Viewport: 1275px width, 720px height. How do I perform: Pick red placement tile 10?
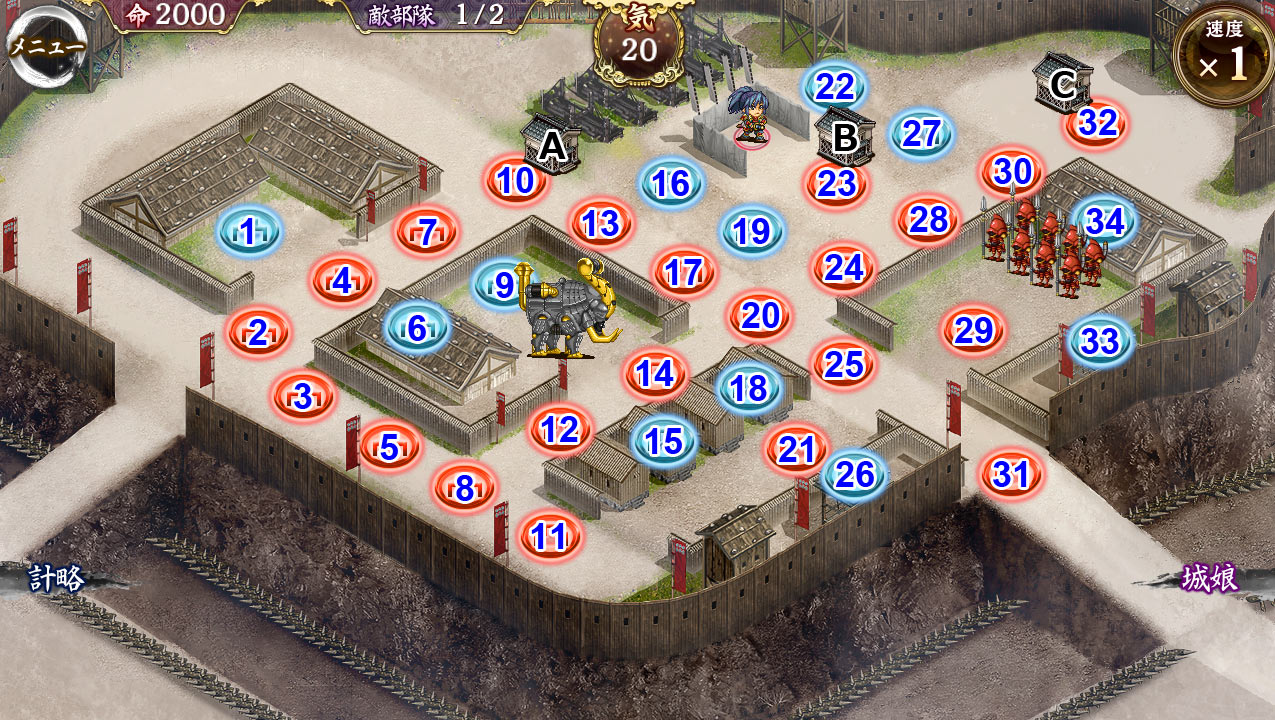(x=516, y=181)
